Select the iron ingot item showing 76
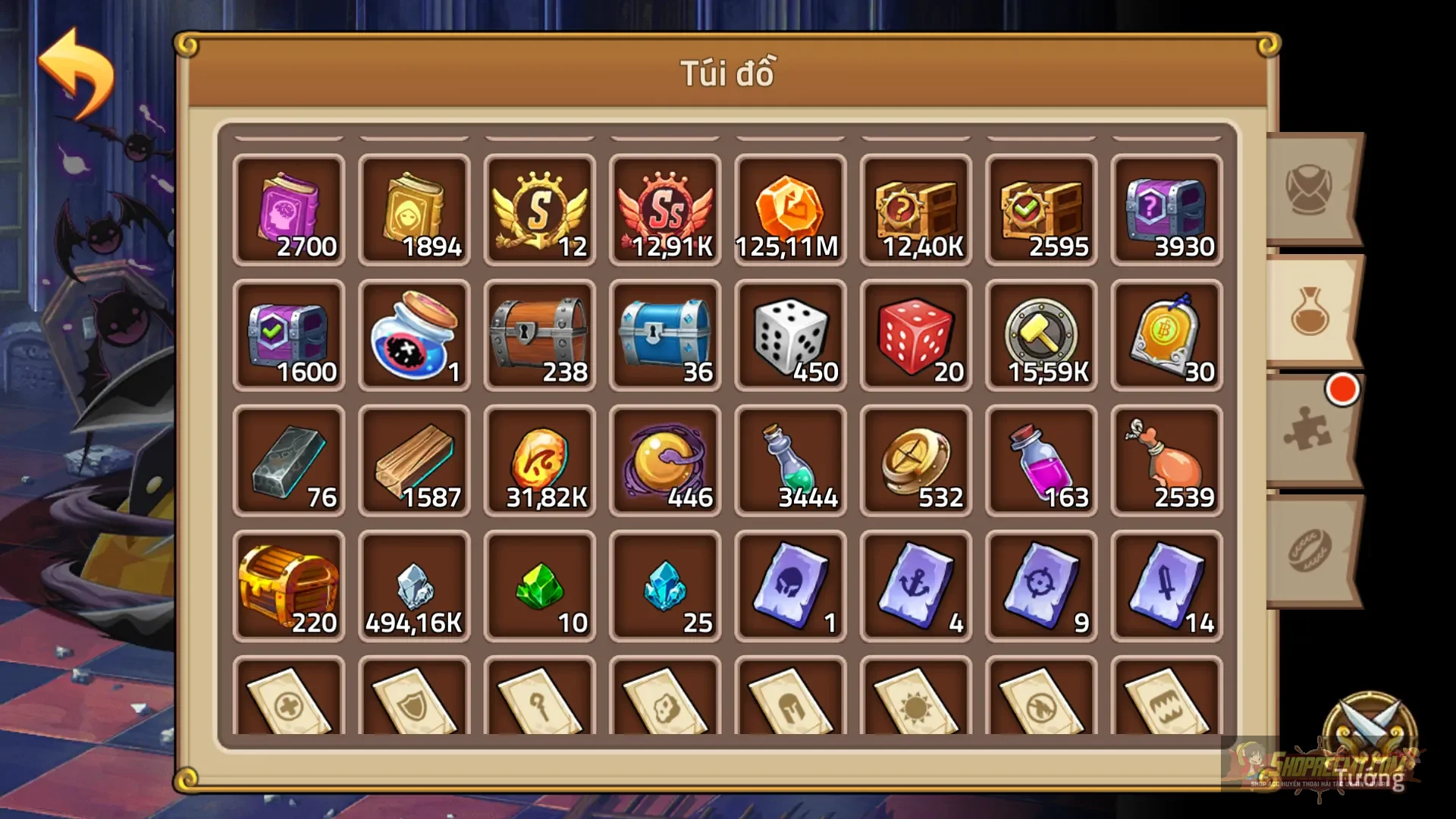 (x=290, y=459)
